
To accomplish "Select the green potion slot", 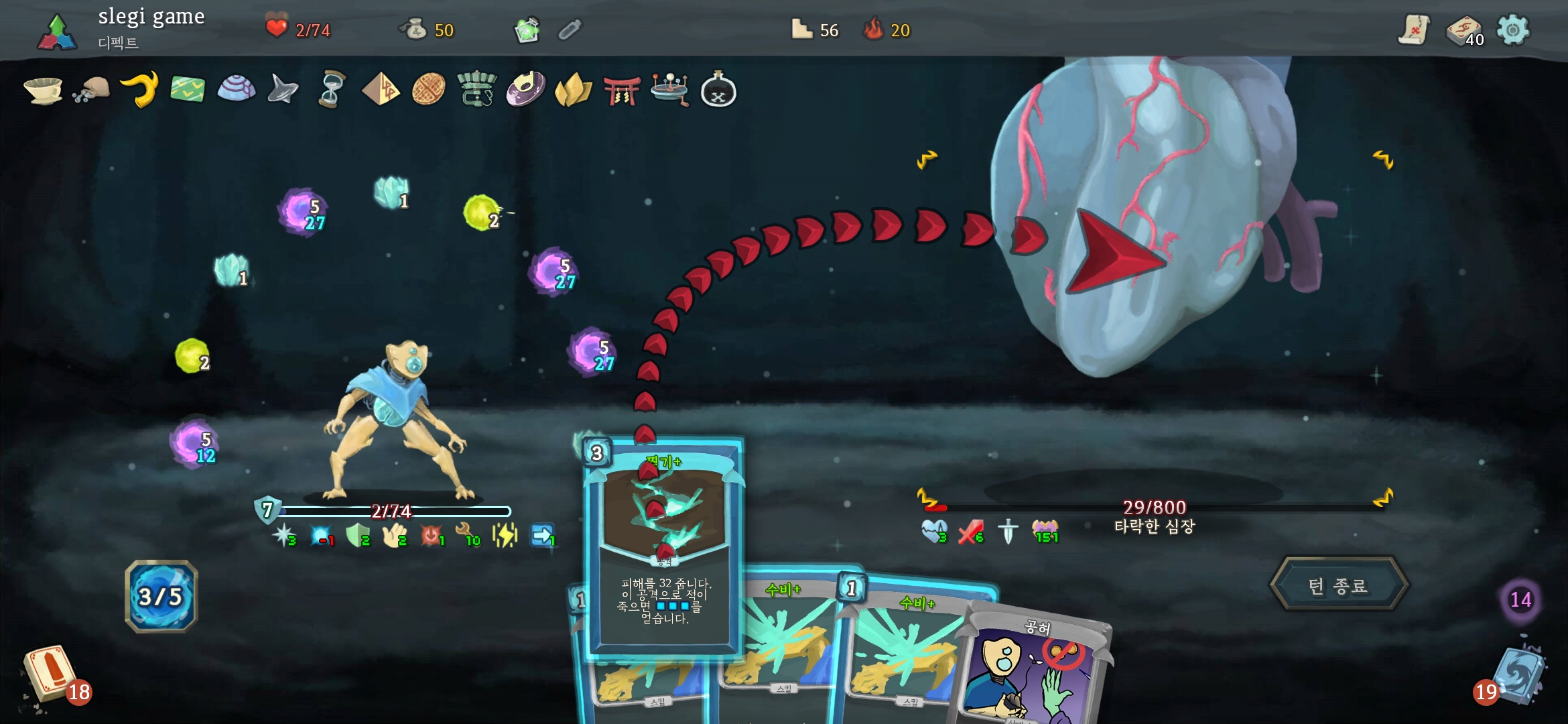I will (x=527, y=30).
